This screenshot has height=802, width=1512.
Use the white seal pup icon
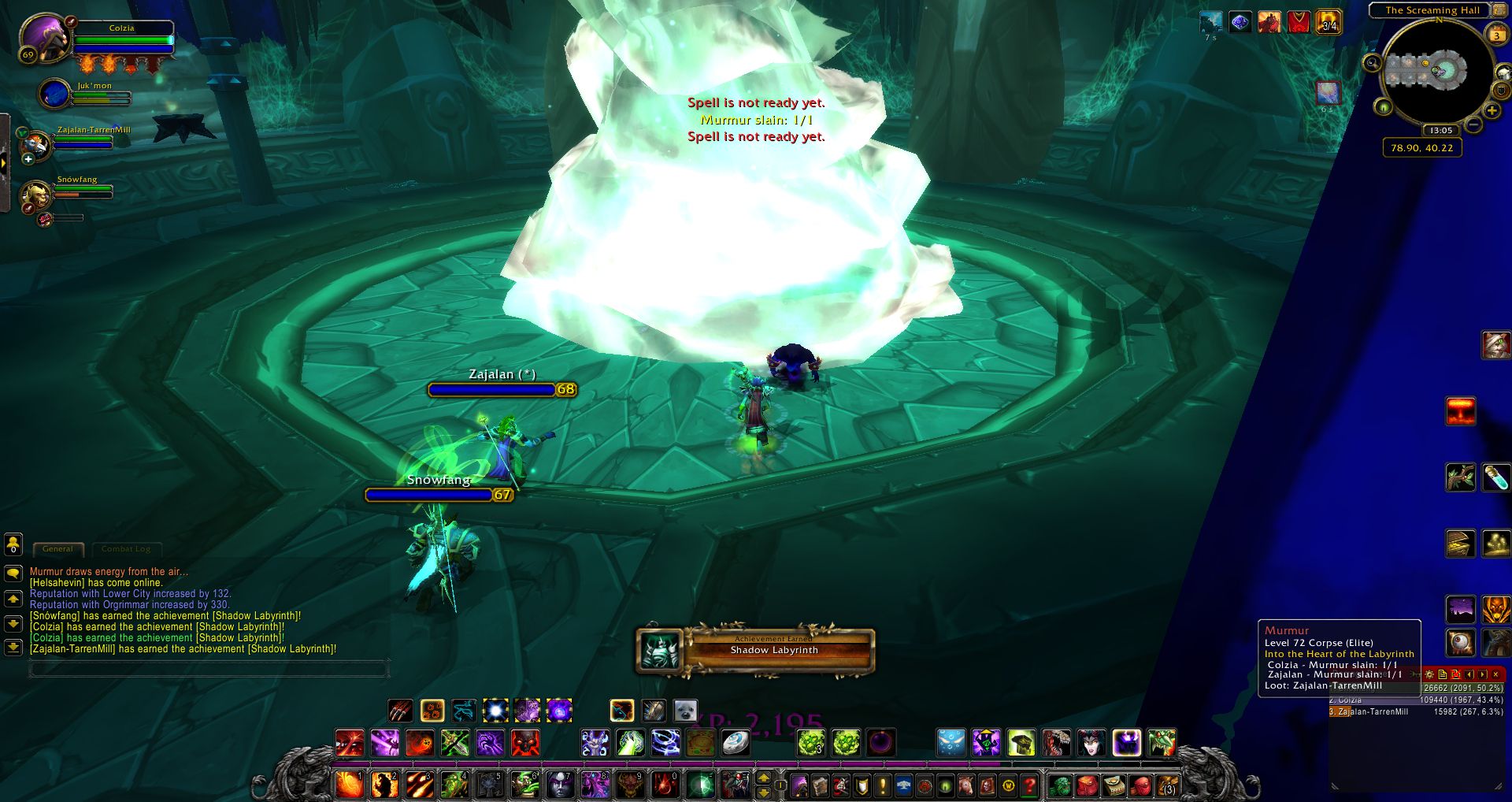[x=685, y=711]
